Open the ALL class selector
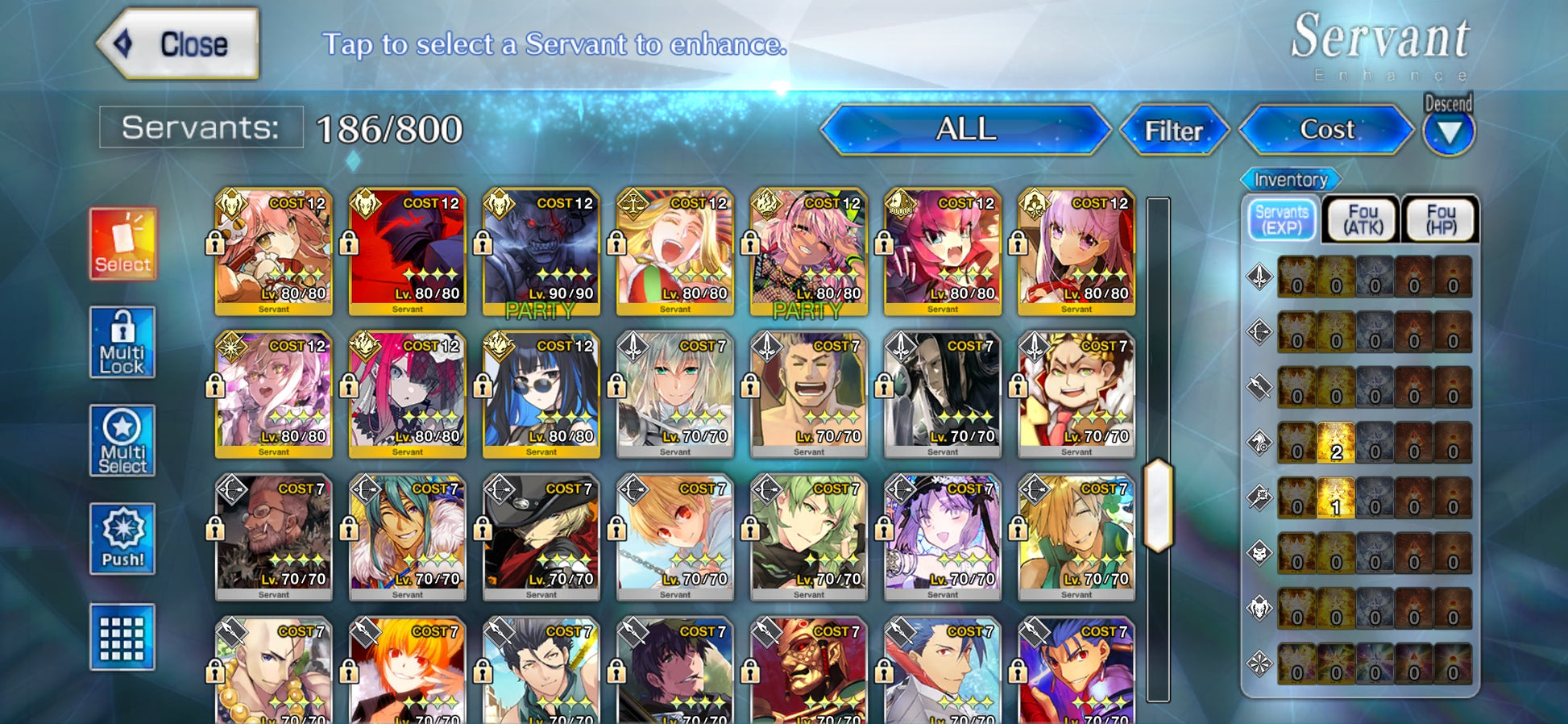 [x=965, y=130]
